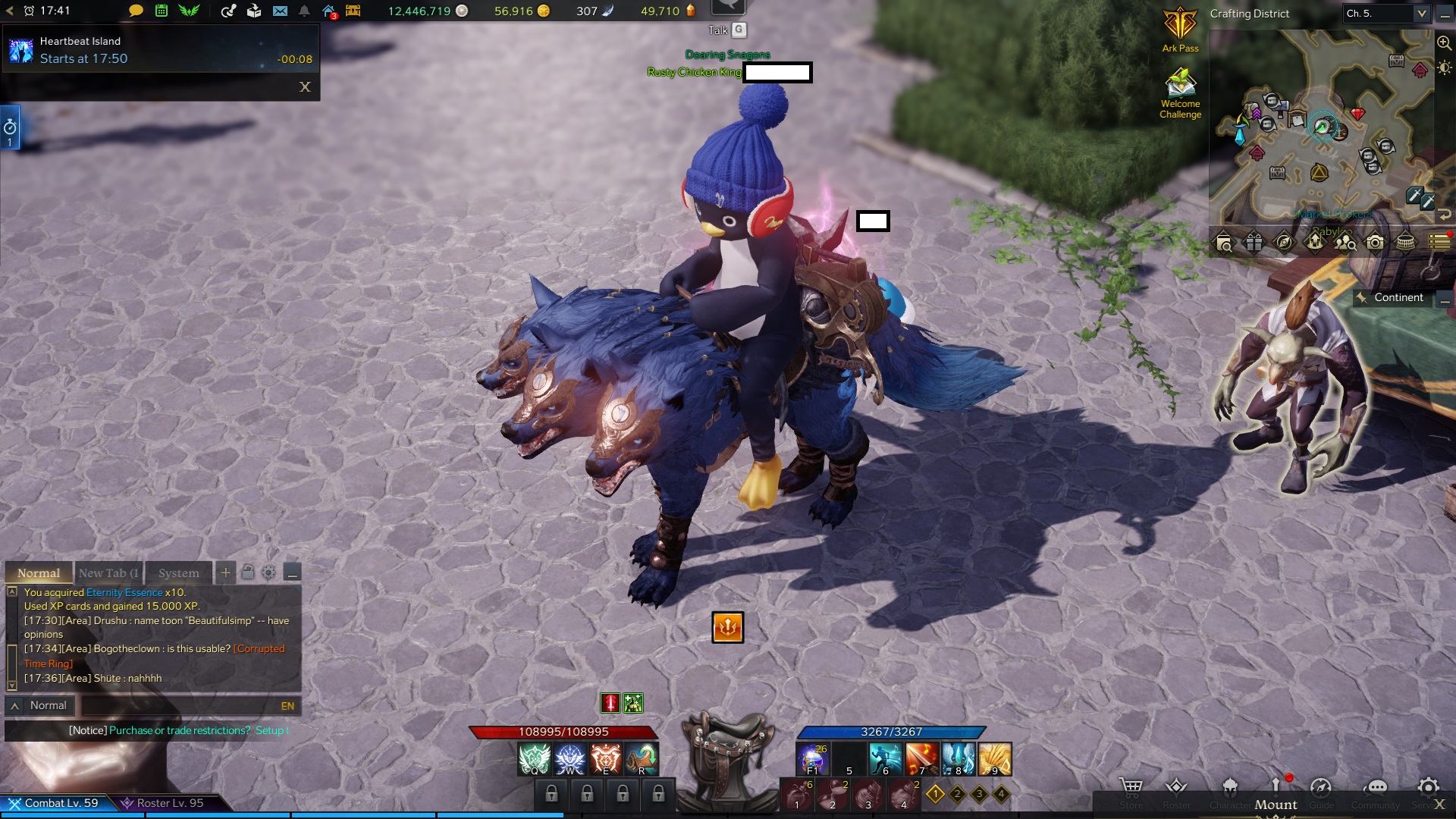Toggle the chat window lock padlock
The image size is (1456, 819).
point(248,573)
